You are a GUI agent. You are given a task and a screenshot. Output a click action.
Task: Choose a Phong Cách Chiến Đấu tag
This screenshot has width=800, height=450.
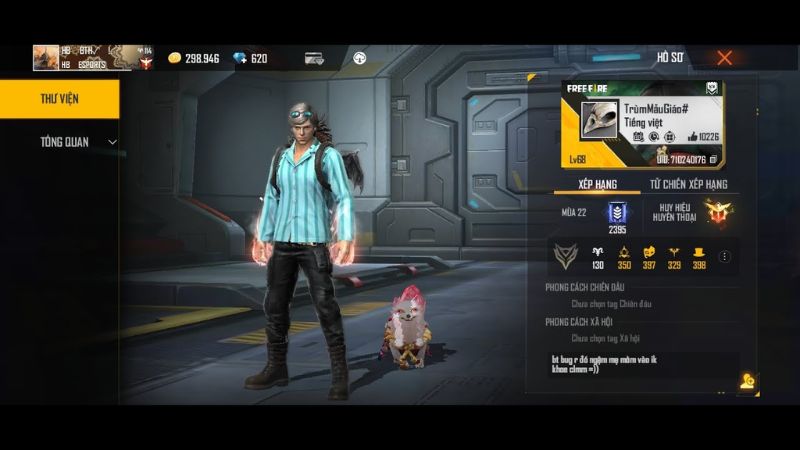click(x=611, y=304)
